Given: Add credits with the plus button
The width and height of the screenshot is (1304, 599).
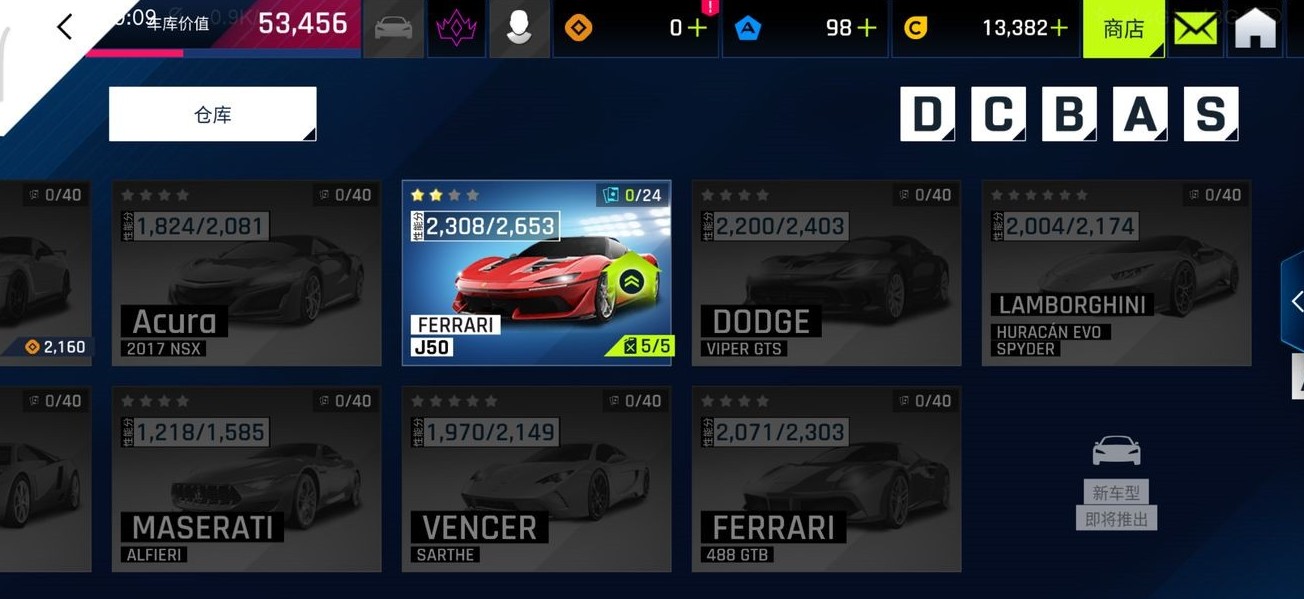Looking at the screenshot, I should (1058, 28).
